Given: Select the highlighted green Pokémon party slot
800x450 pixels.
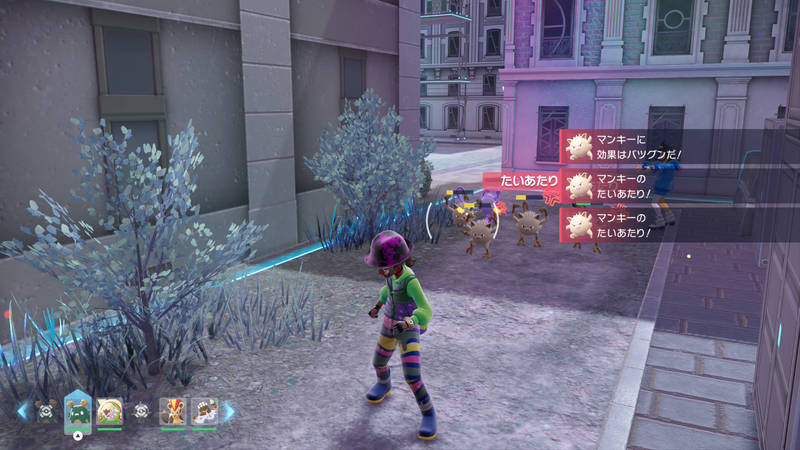Looking at the screenshot, I should click(78, 409).
